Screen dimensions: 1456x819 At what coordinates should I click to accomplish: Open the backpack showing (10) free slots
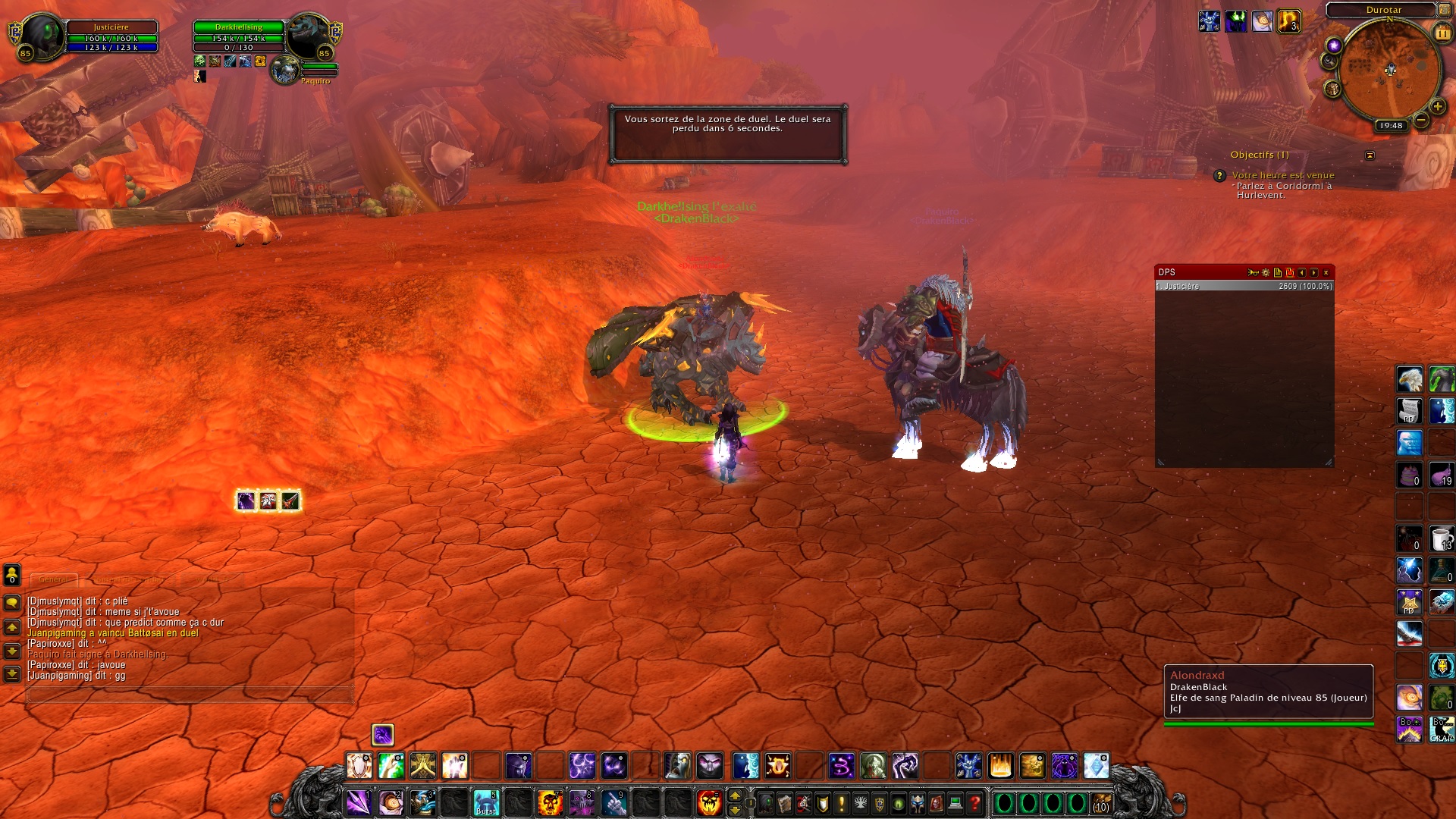tap(1101, 802)
